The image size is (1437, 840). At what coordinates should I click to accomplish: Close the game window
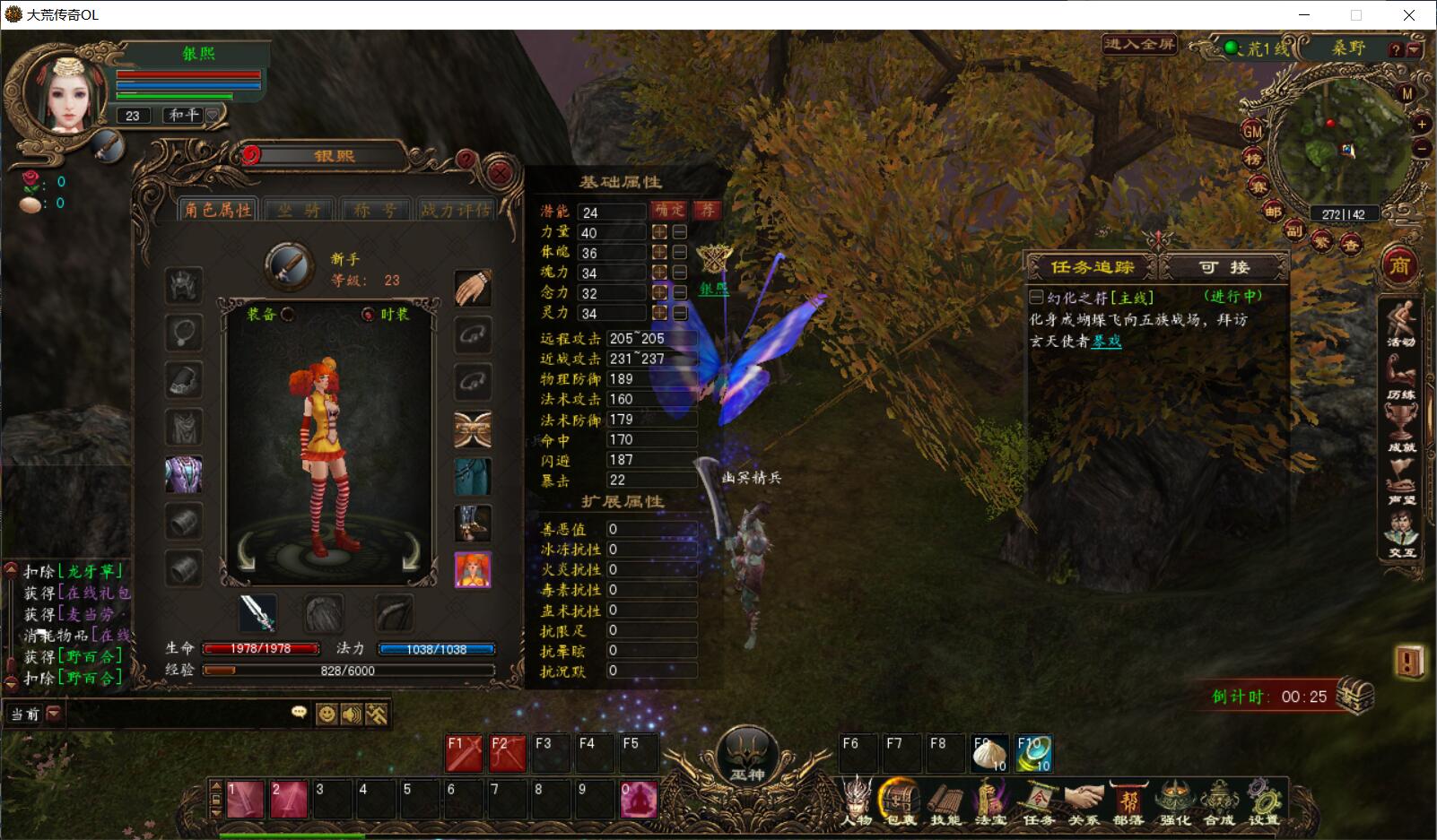(x=1409, y=14)
